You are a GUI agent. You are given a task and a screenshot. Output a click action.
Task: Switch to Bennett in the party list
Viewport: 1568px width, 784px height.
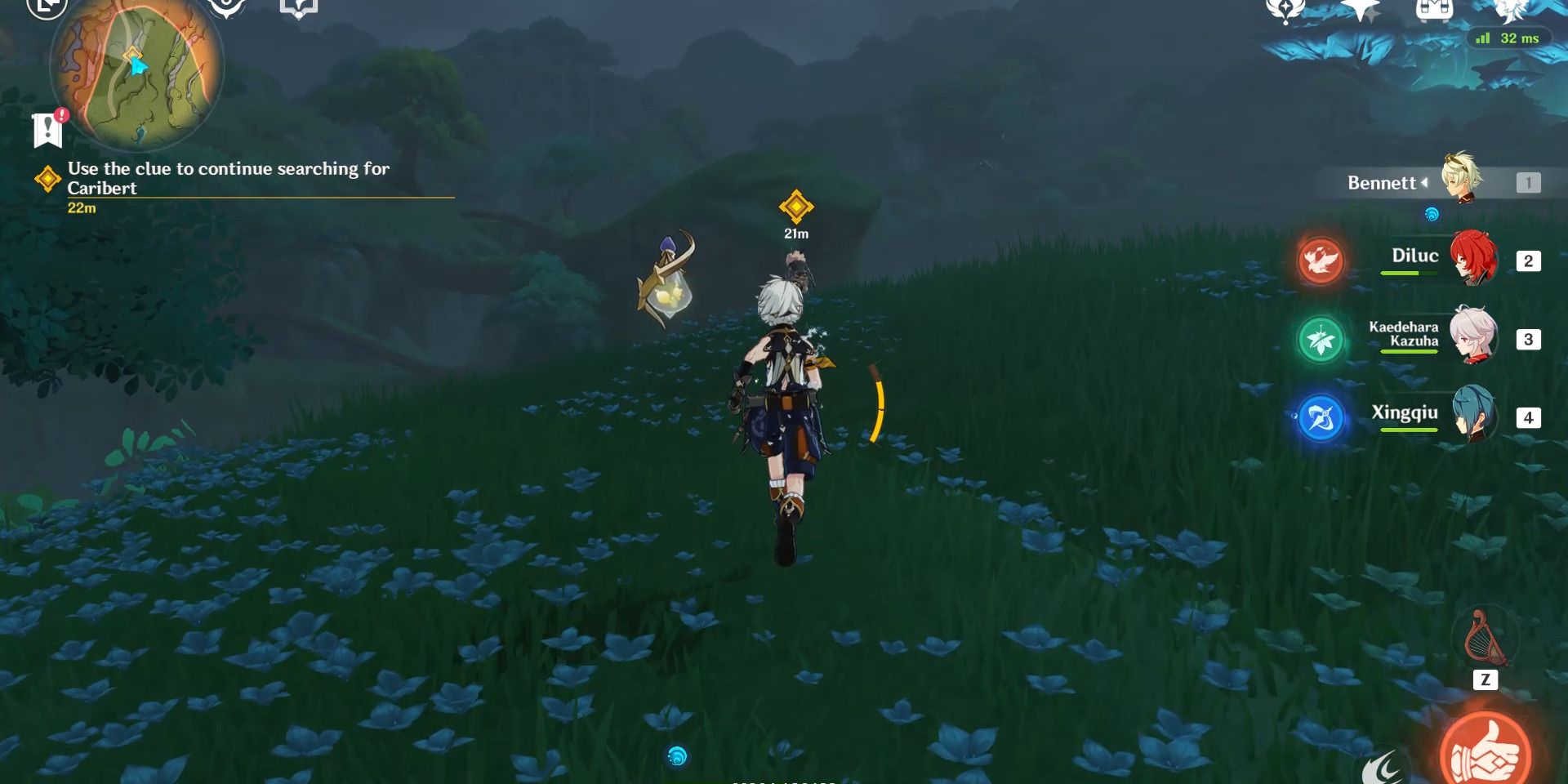(x=1383, y=182)
